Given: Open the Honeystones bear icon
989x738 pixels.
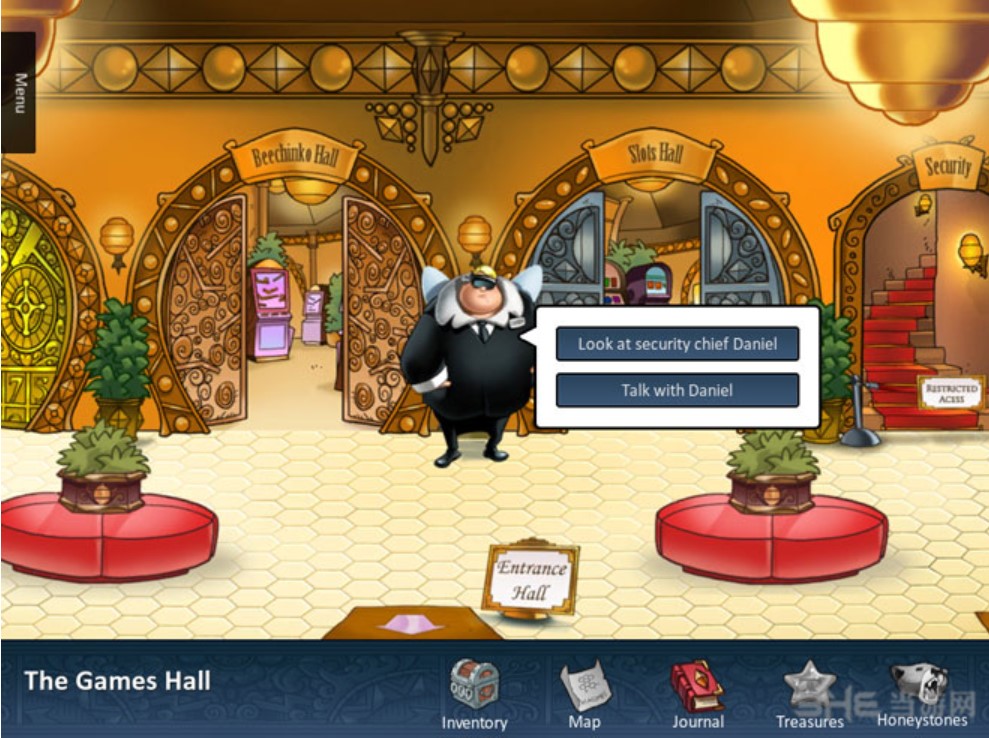Looking at the screenshot, I should [921, 686].
